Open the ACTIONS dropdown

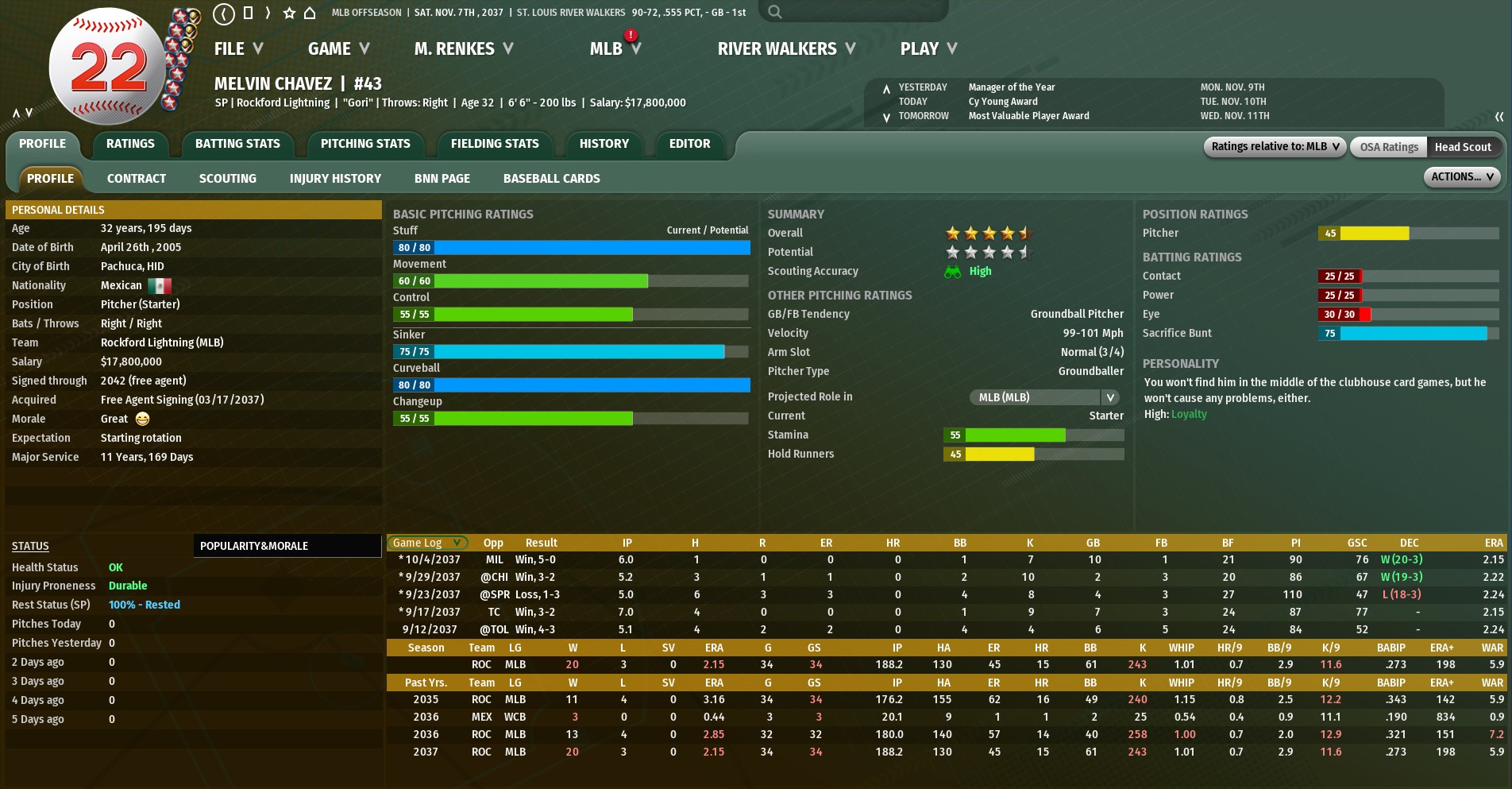1461,177
